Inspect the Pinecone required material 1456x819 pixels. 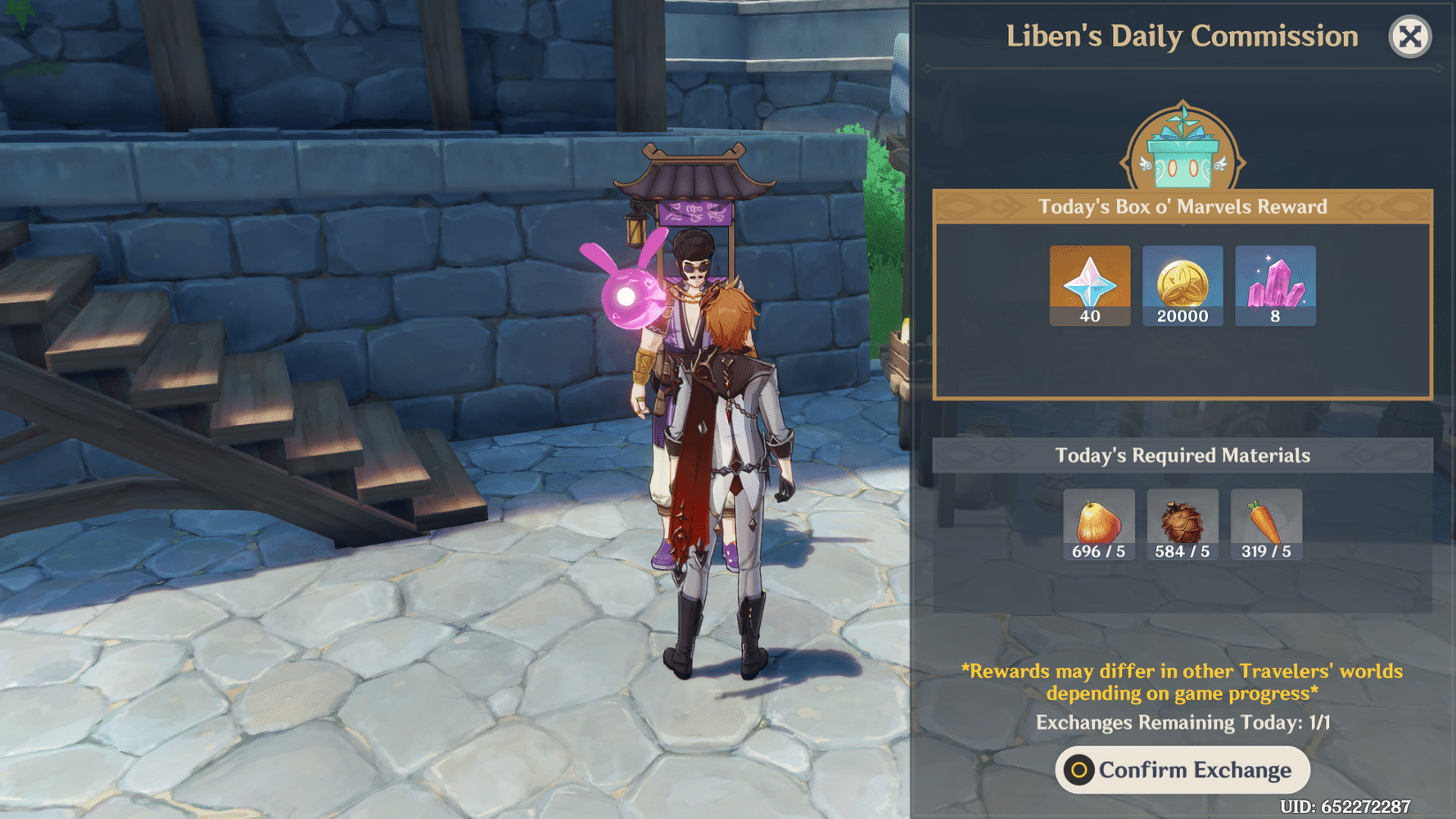pyautogui.click(x=1182, y=524)
